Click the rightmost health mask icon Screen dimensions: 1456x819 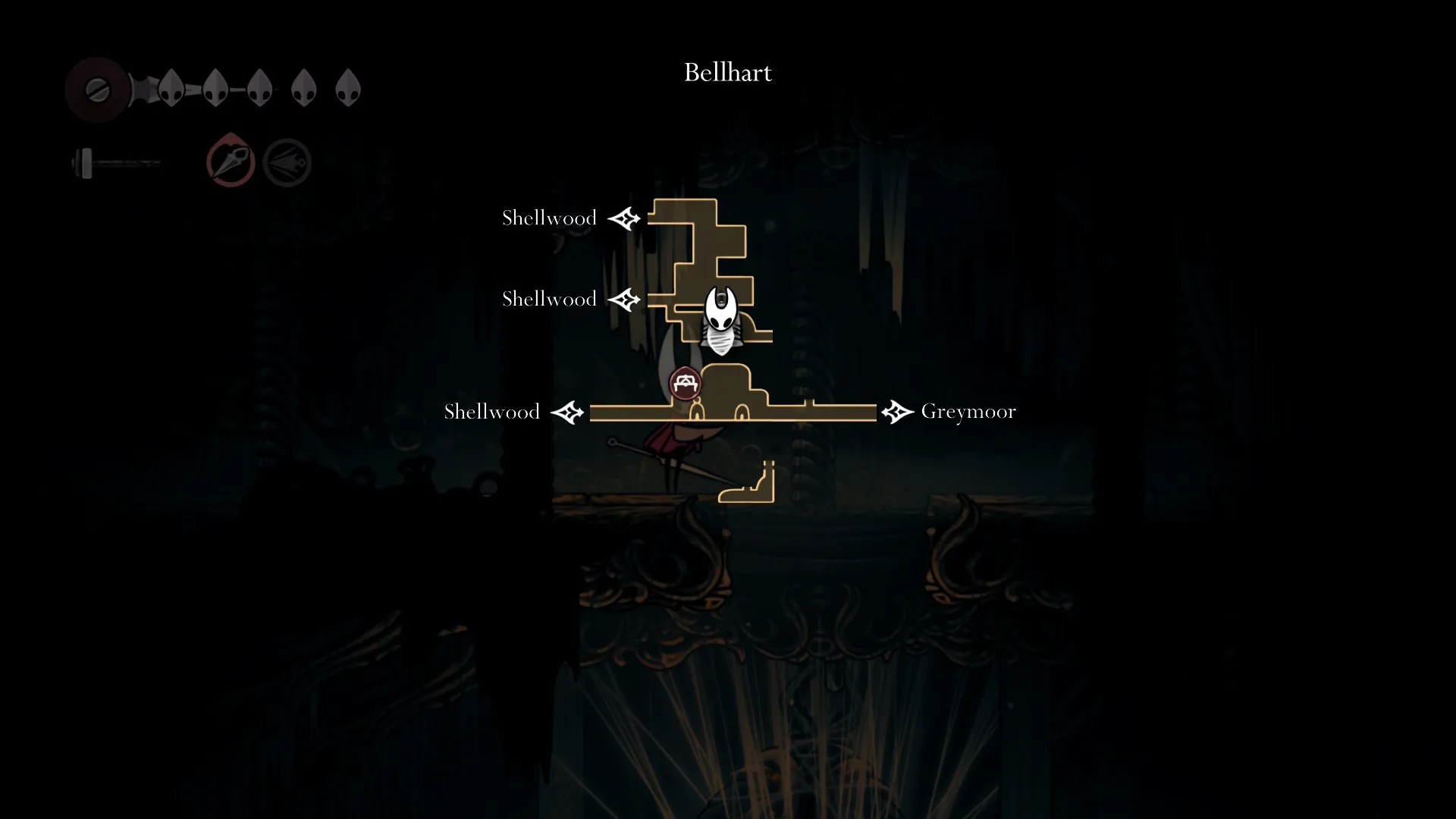pos(349,86)
